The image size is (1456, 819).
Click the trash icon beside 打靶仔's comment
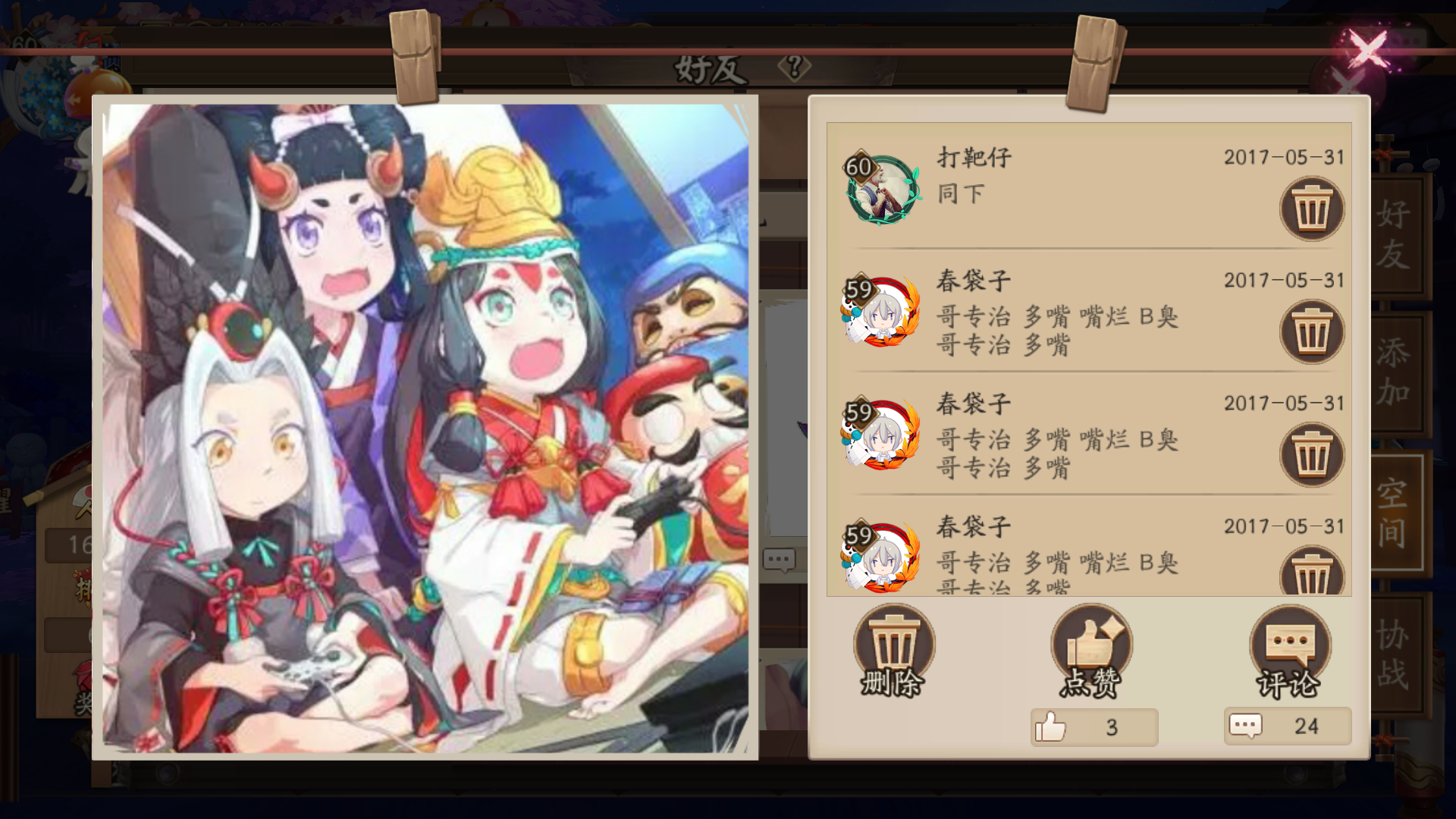[x=1312, y=210]
